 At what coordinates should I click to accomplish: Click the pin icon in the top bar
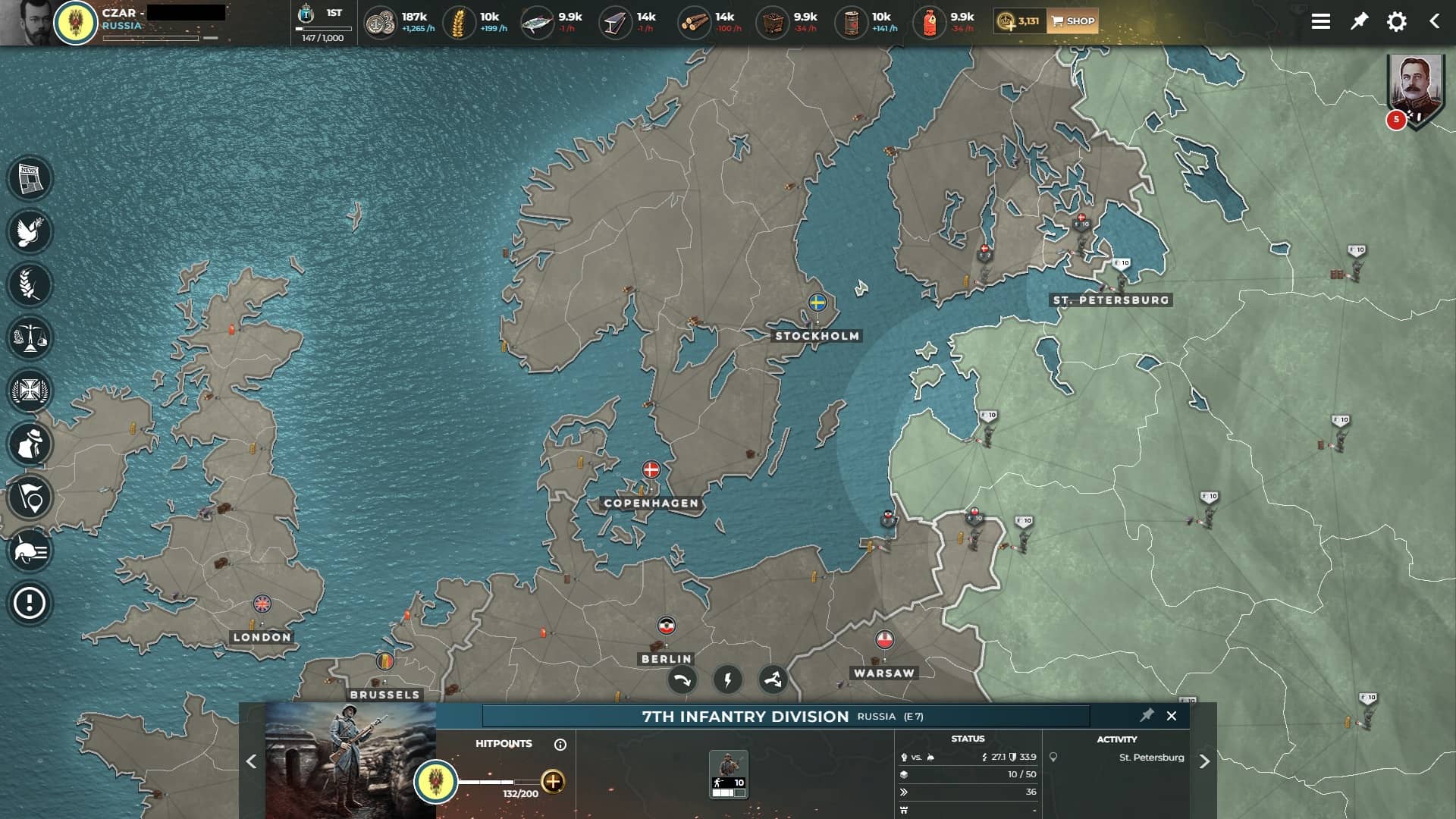coord(1359,21)
